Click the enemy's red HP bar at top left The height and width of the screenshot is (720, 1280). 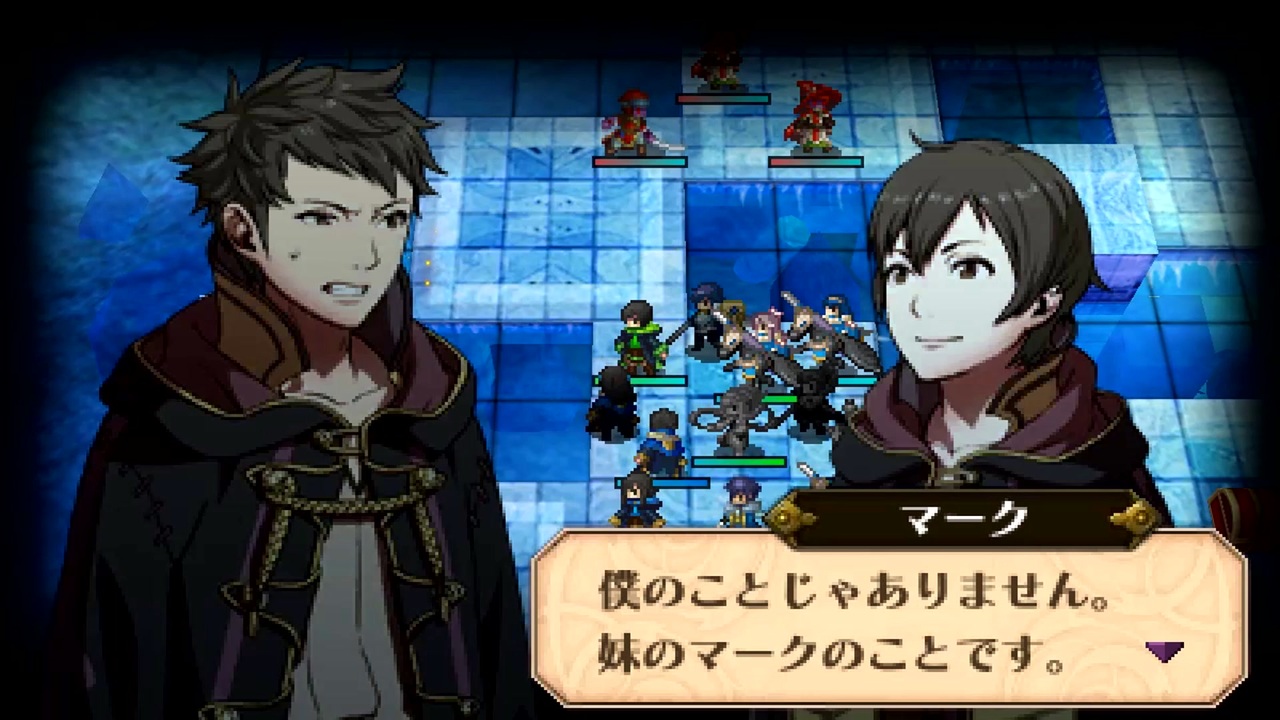(639, 162)
